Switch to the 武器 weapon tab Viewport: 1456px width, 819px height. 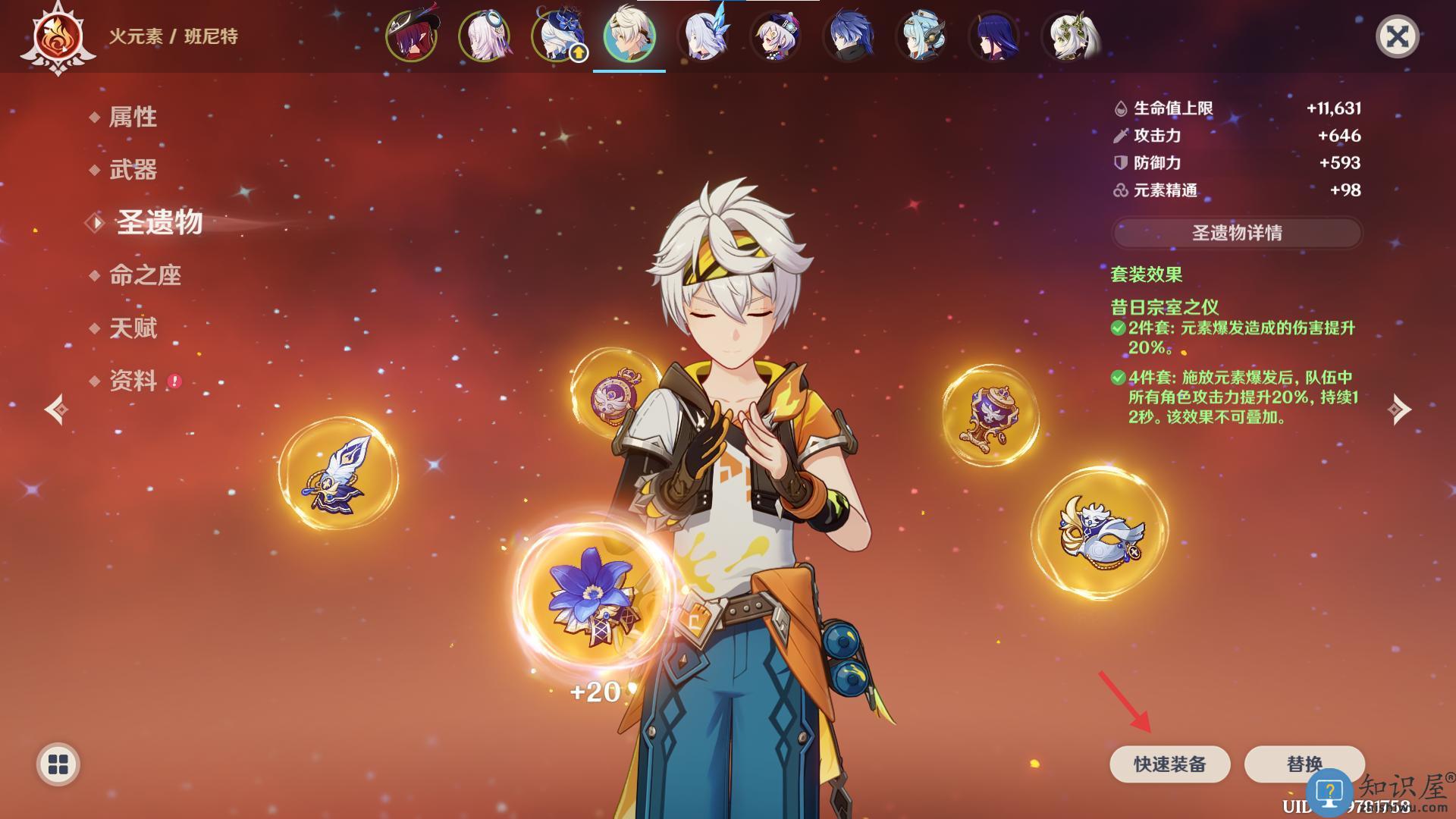(x=133, y=170)
